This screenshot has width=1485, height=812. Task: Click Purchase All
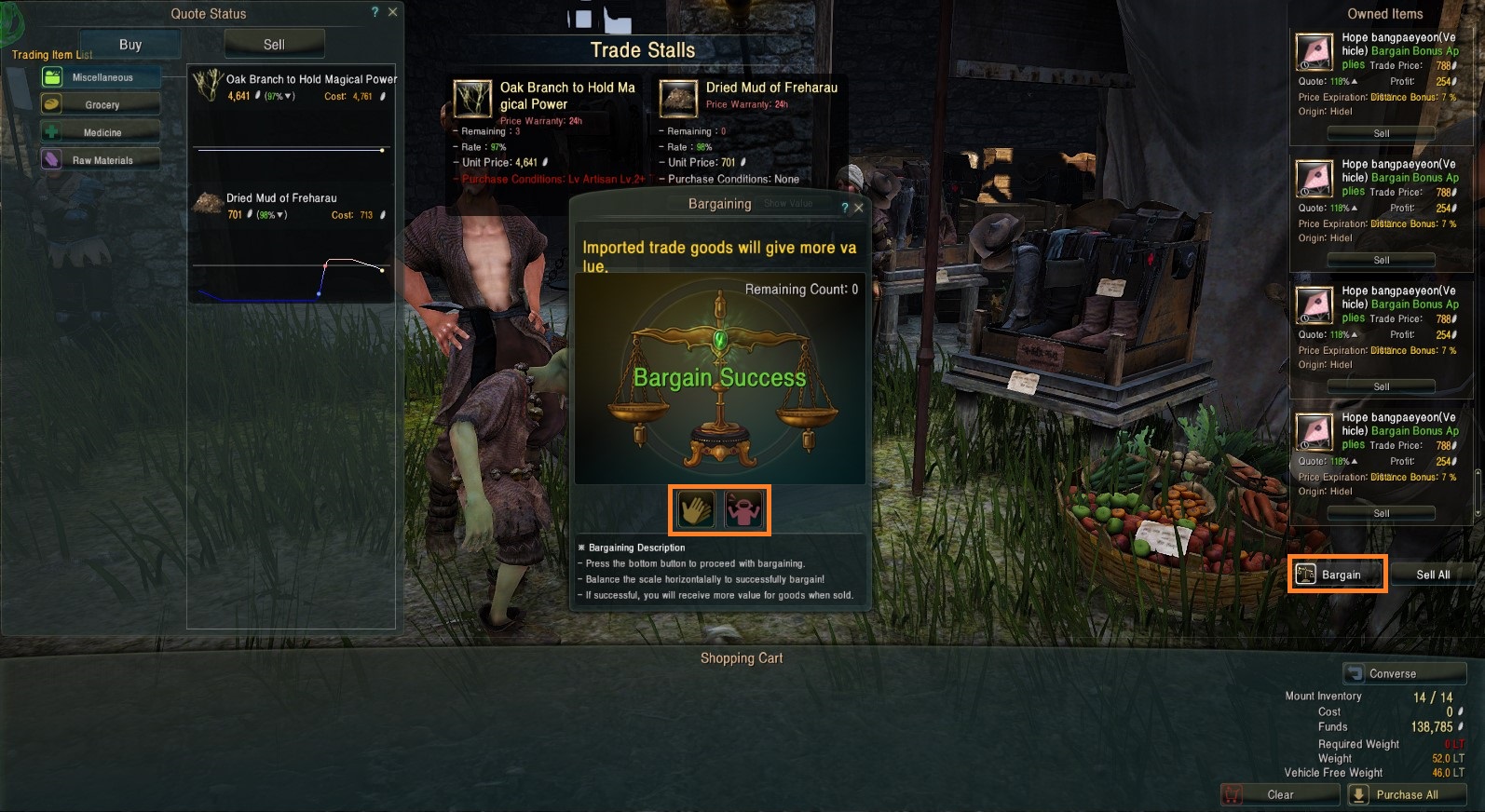[1406, 794]
